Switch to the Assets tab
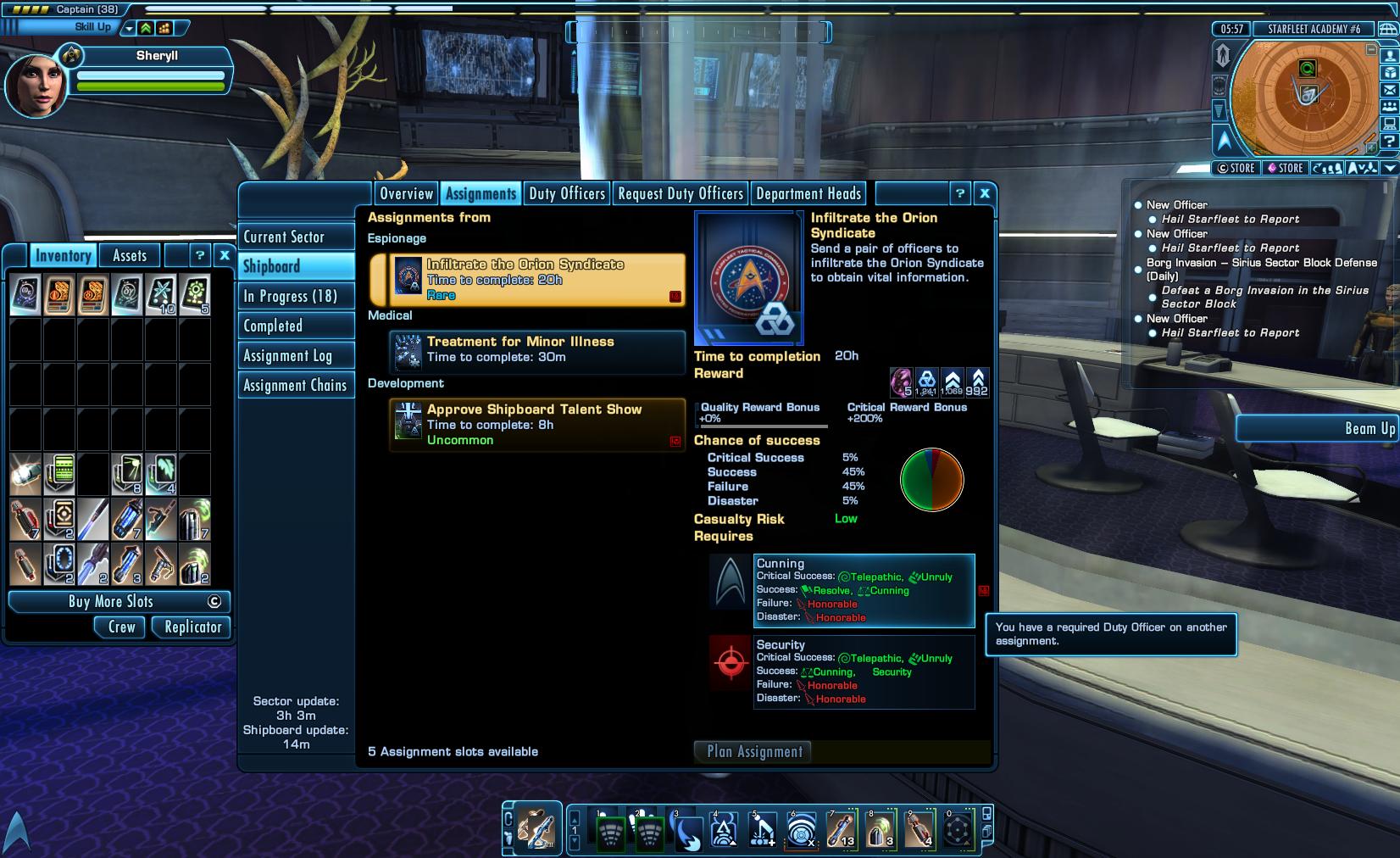The height and width of the screenshot is (858, 1400). click(x=130, y=255)
